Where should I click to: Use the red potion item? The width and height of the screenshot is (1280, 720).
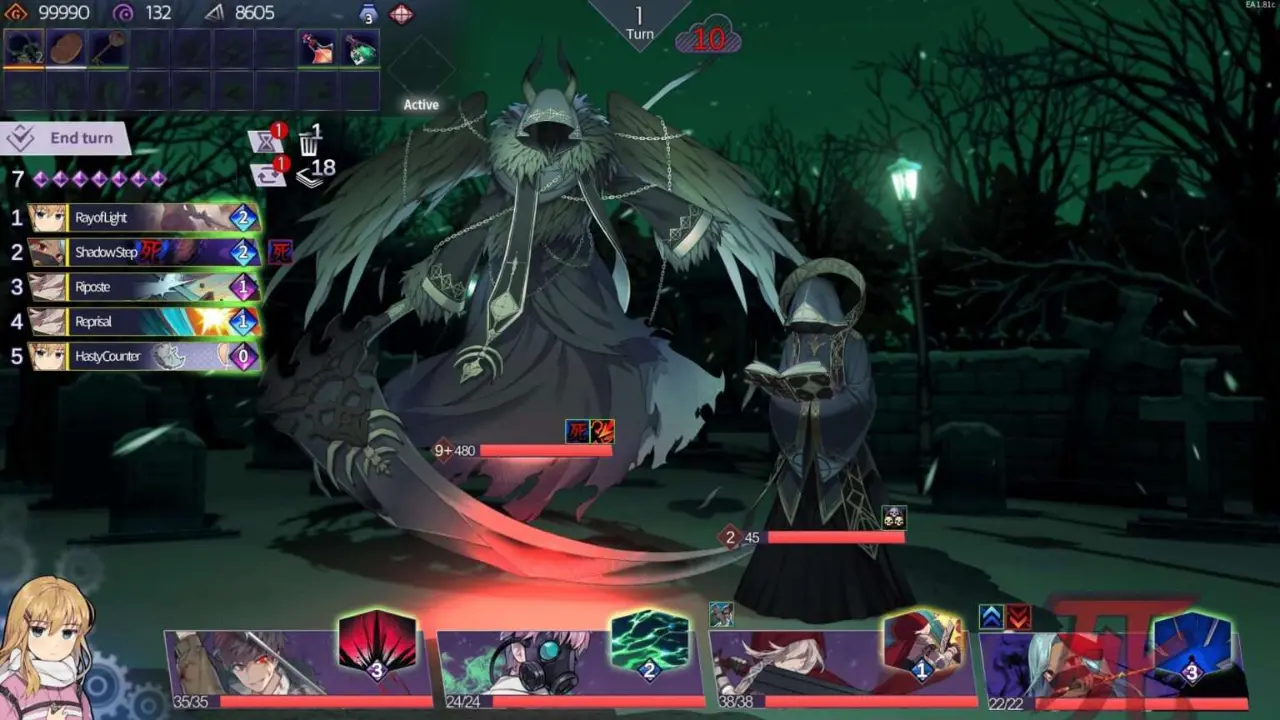tap(318, 49)
